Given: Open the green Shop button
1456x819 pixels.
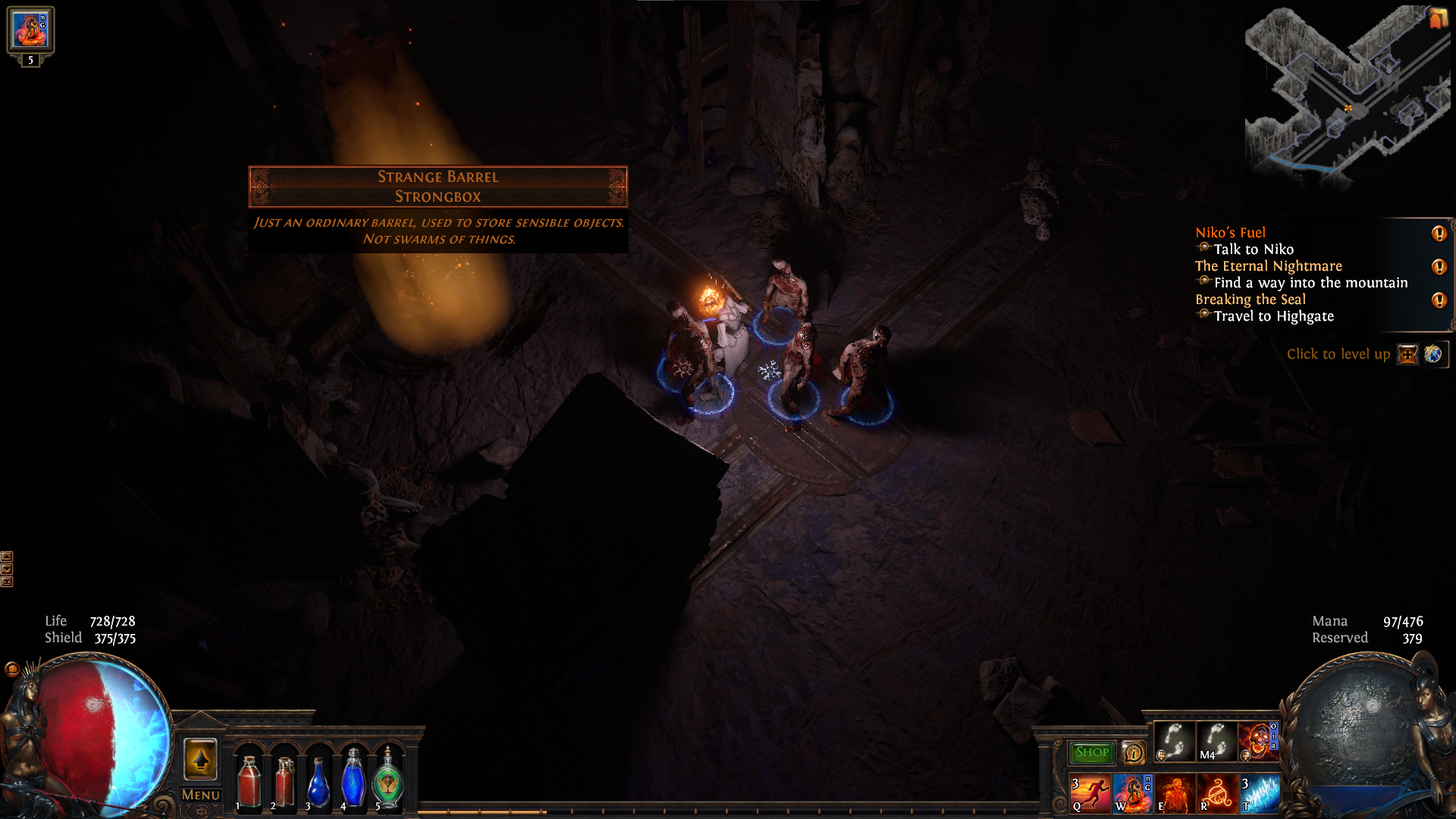Looking at the screenshot, I should [1091, 752].
